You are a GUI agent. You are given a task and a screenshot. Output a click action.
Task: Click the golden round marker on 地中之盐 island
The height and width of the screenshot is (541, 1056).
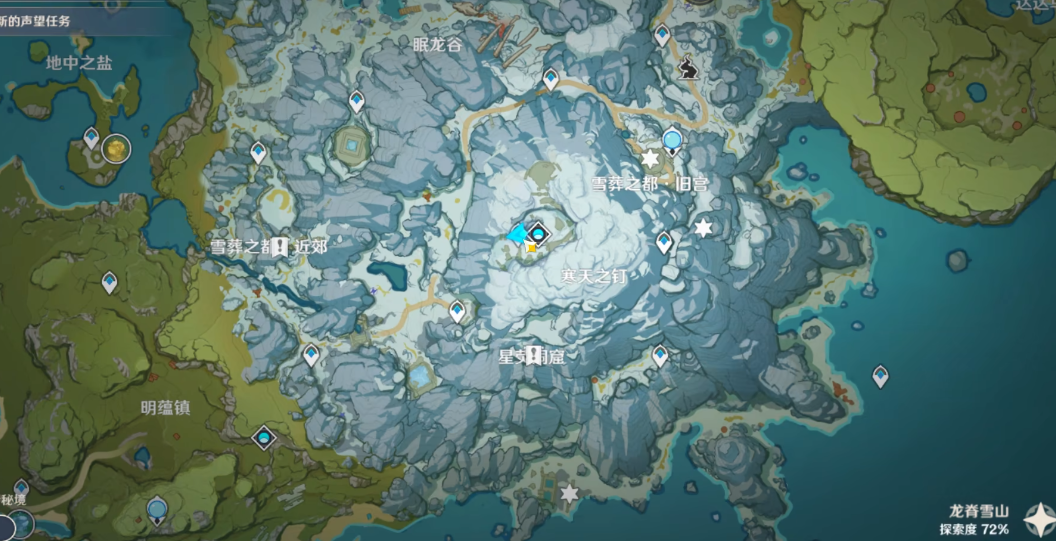click(x=117, y=148)
